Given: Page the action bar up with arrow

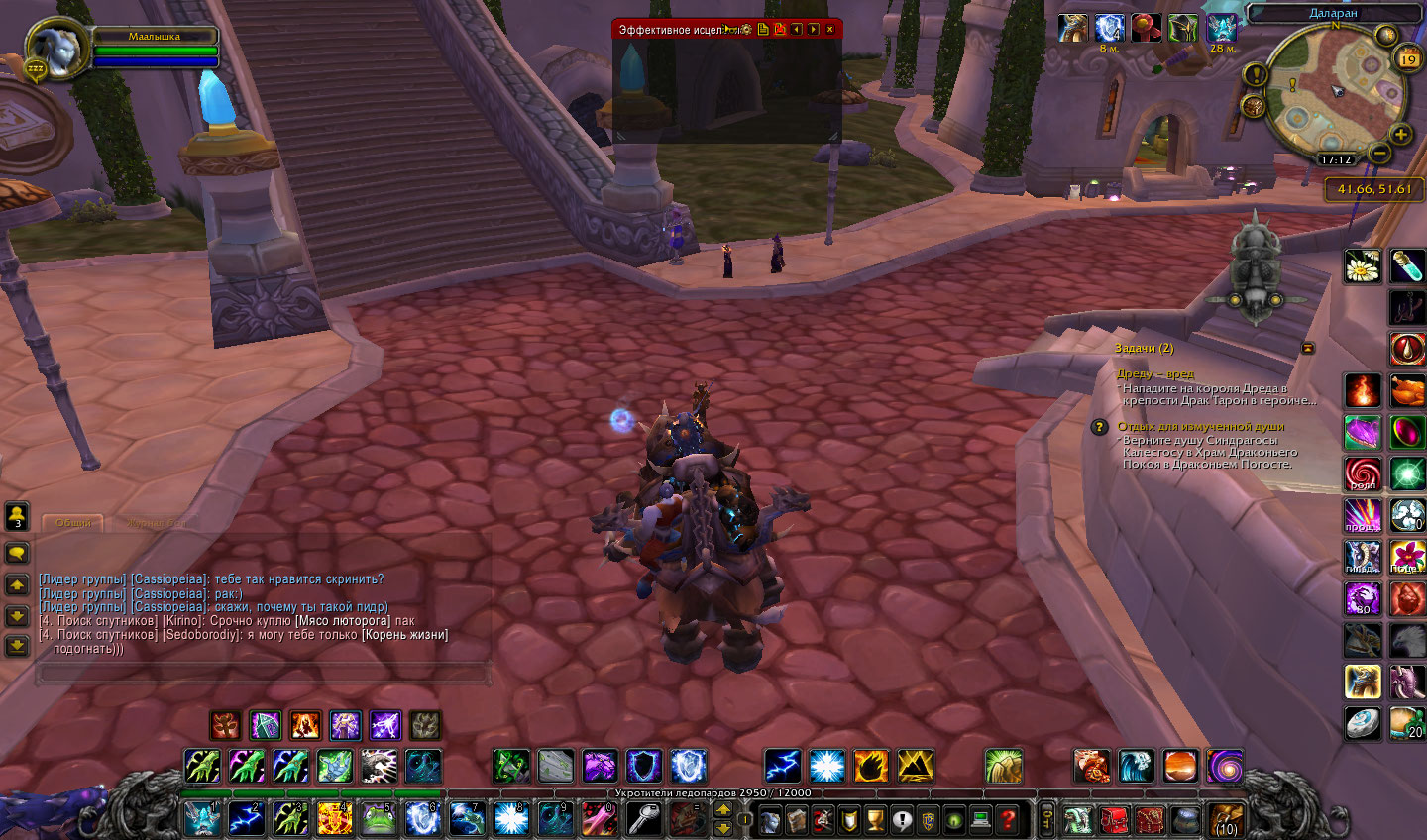Looking at the screenshot, I should pyautogui.click(x=723, y=809).
